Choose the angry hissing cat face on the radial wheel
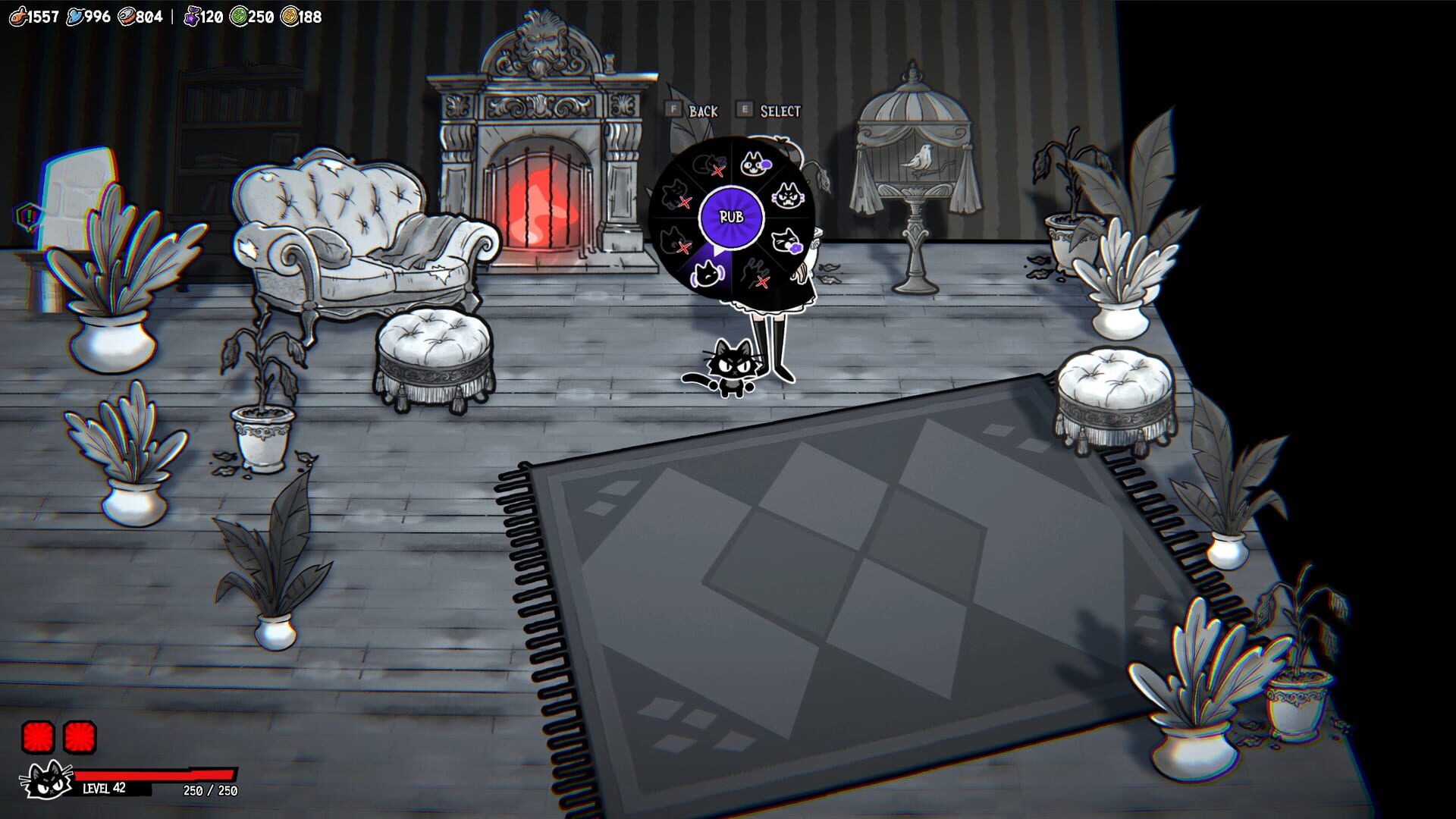Image resolution: width=1456 pixels, height=819 pixels. point(787,194)
